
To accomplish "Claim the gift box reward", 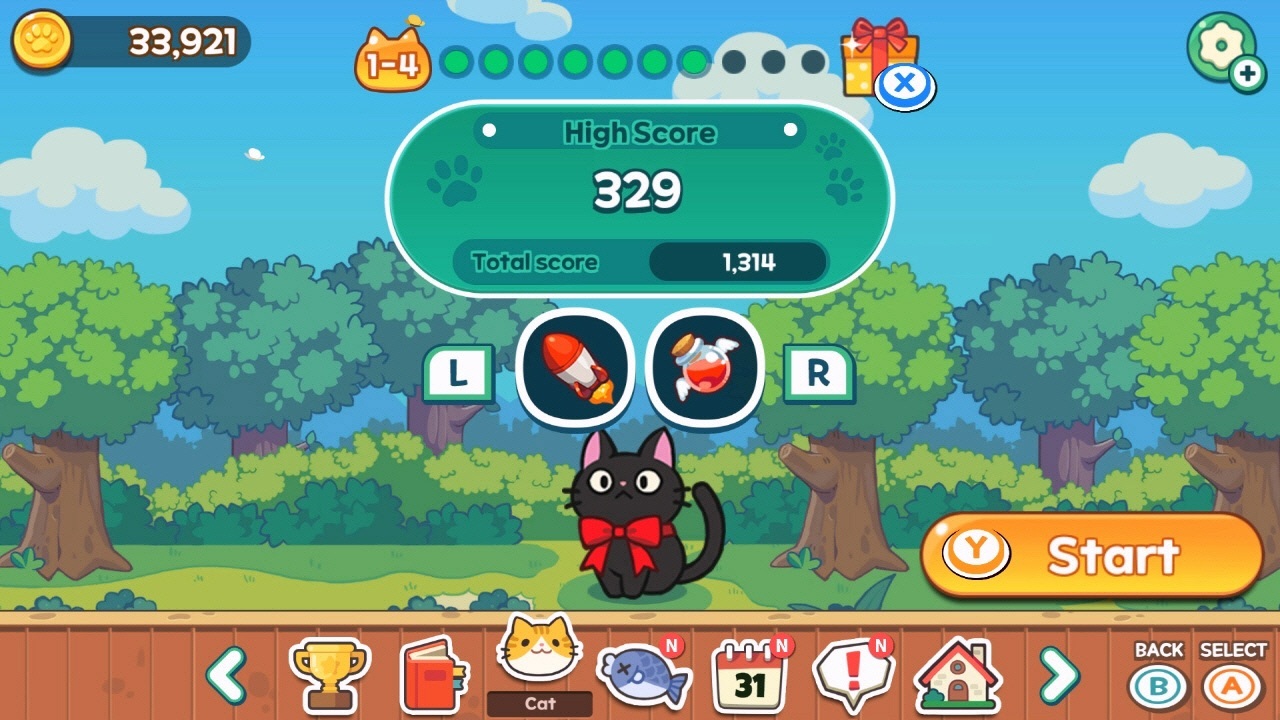I will point(880,50).
